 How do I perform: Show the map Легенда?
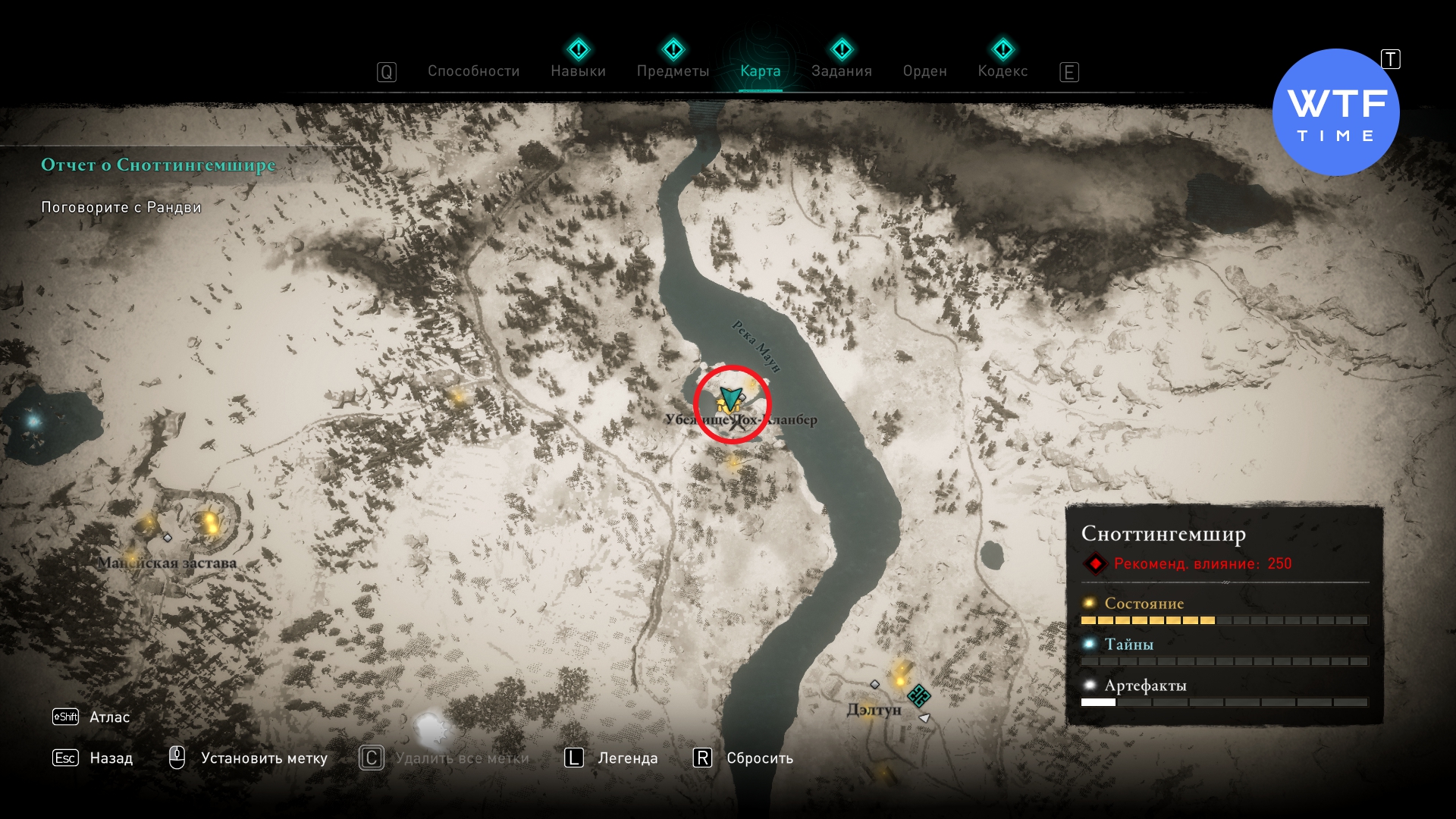point(627,758)
